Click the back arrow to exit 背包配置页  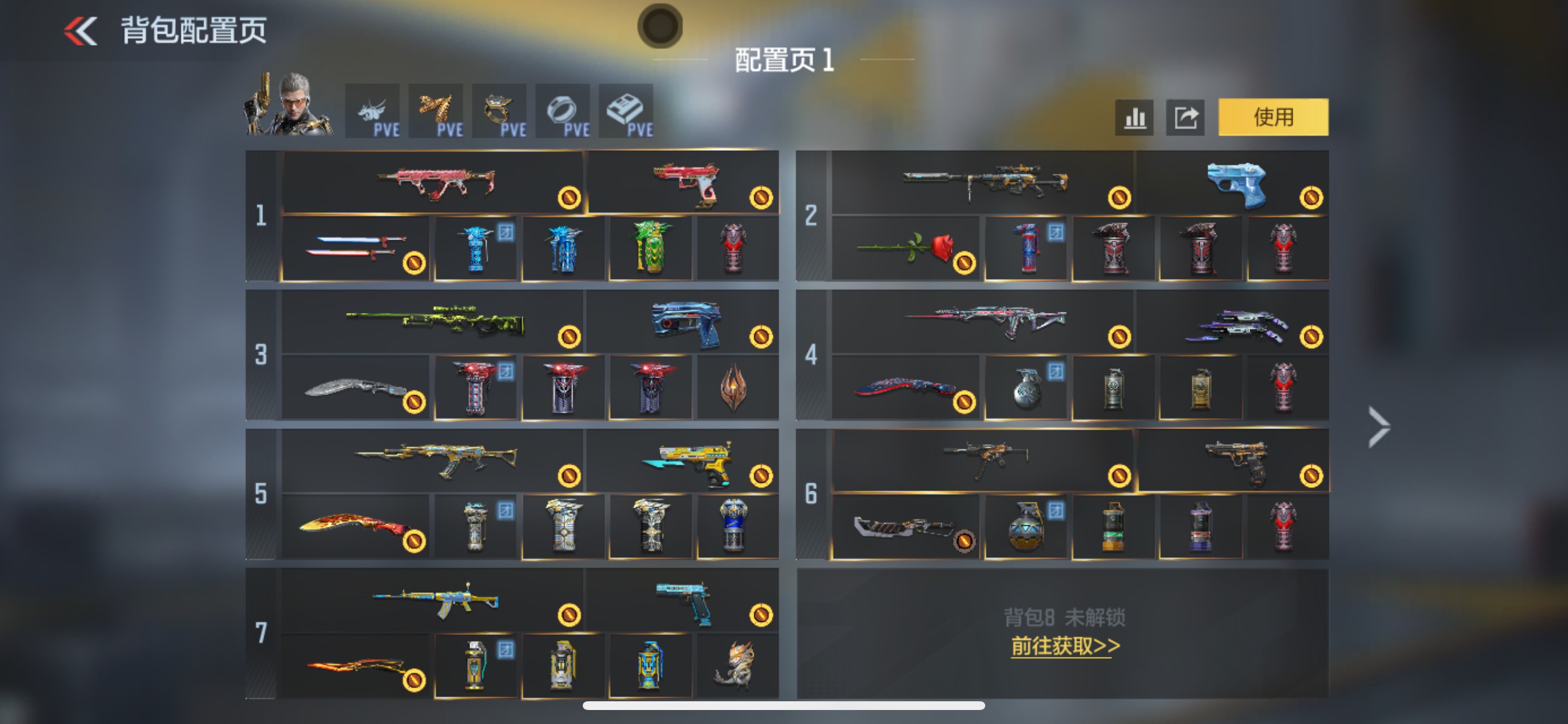(82, 29)
